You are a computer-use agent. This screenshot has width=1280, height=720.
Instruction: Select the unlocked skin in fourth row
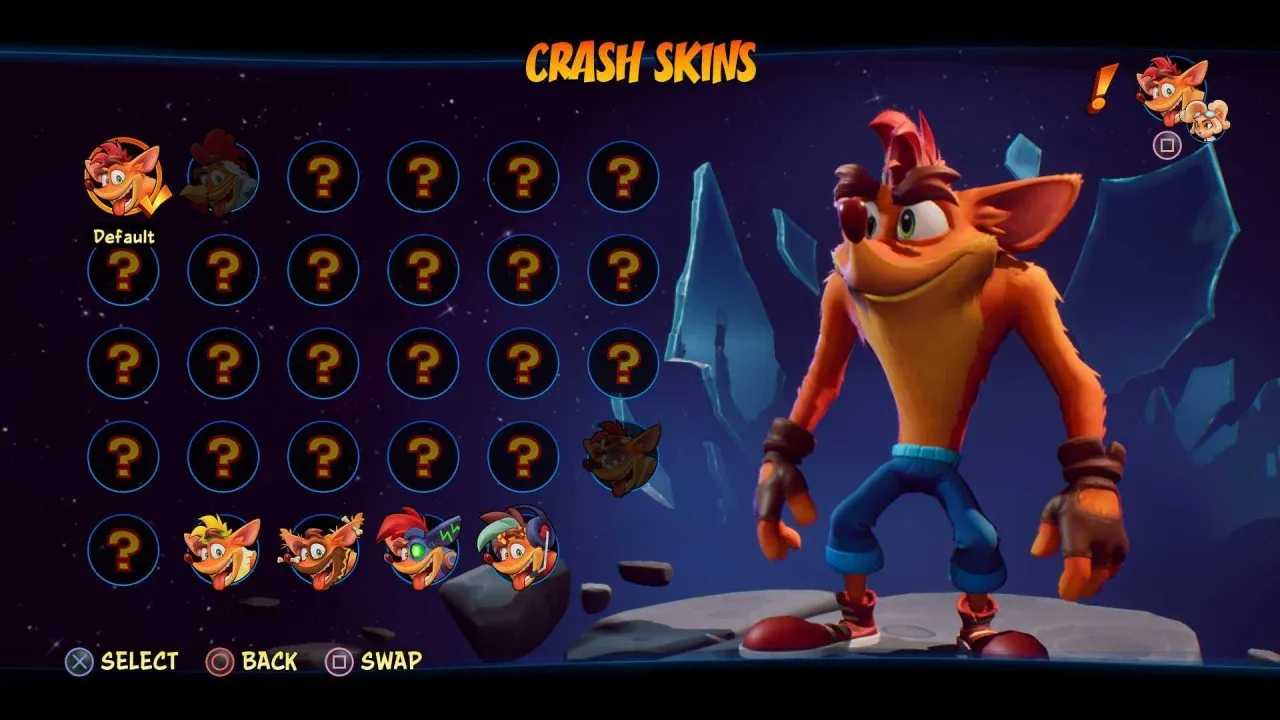click(620, 455)
